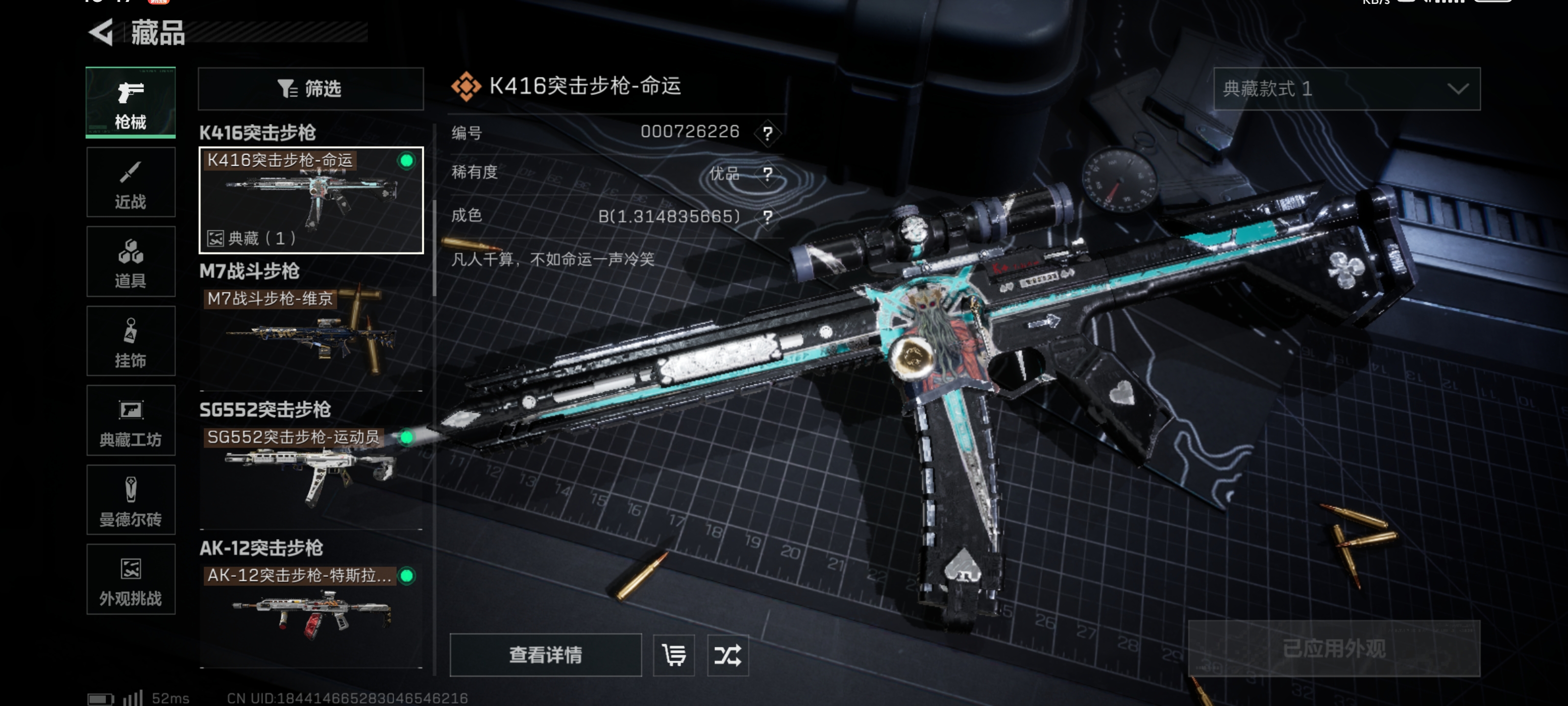Viewport: 1568px width, 706px height.
Task: Open the 典藏工坊 workshop tab
Action: tap(131, 420)
